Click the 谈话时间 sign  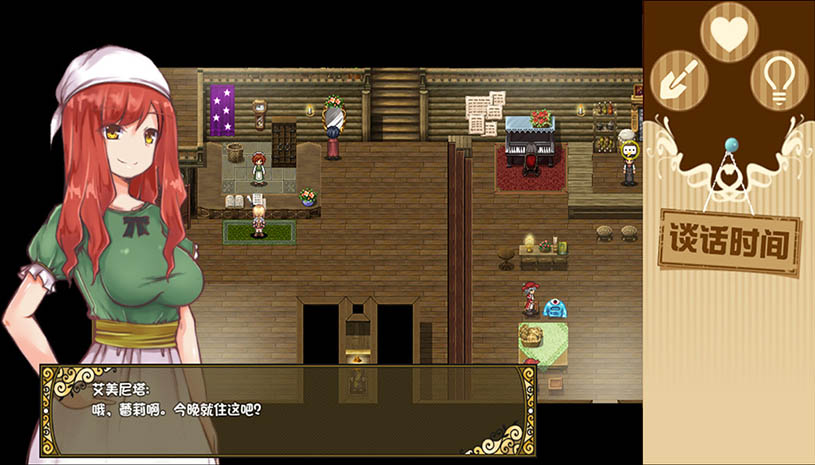pos(729,242)
